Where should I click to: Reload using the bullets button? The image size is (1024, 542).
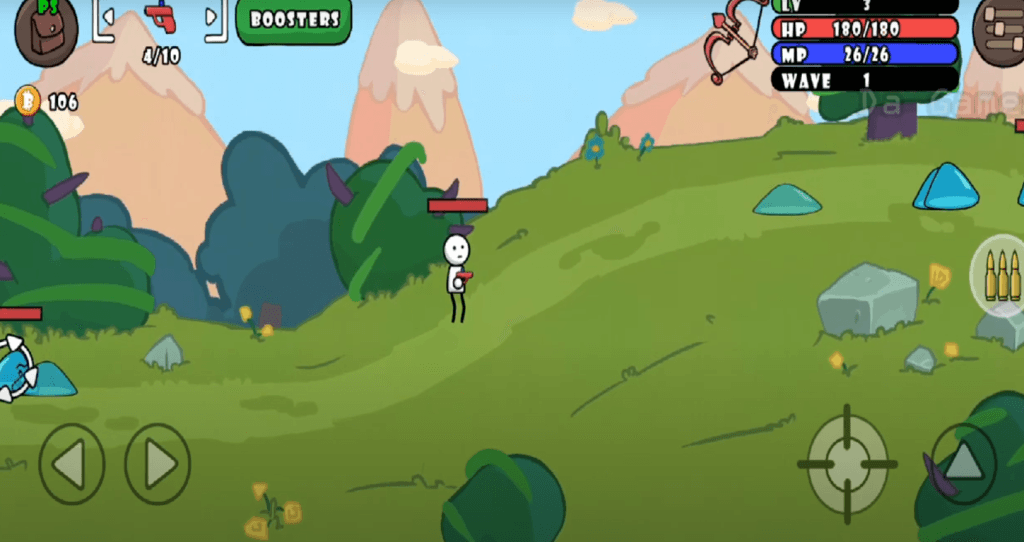(999, 274)
